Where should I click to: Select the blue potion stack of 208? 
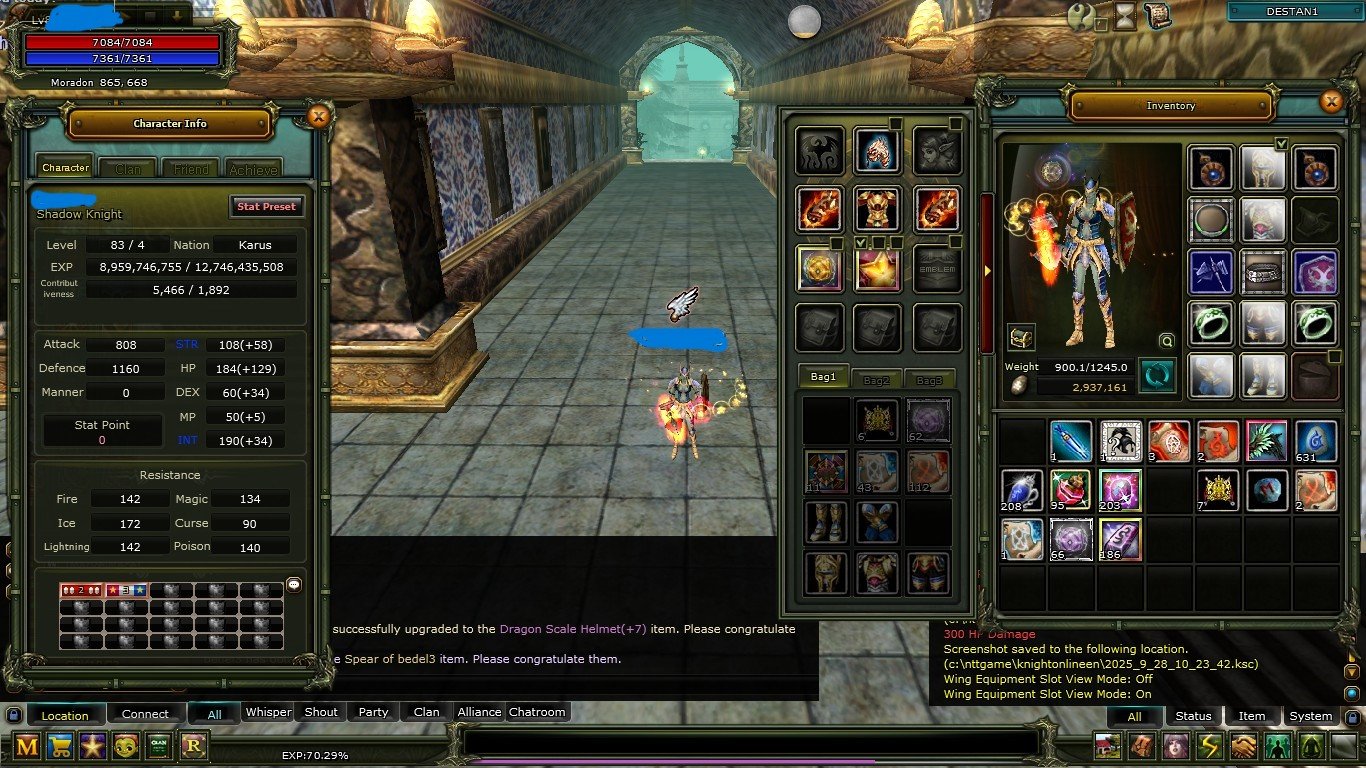coord(1022,490)
